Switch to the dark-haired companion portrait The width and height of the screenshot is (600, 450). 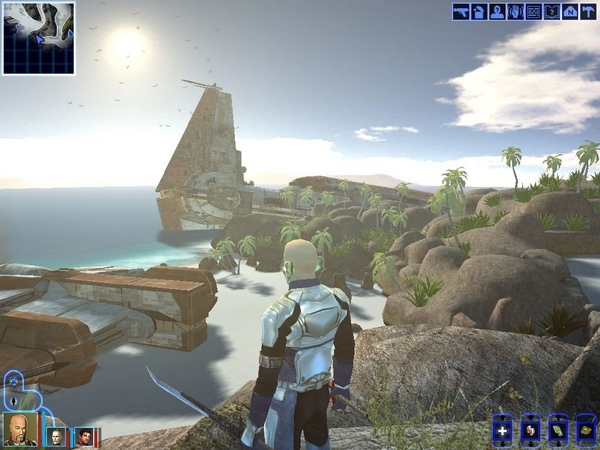point(86,436)
